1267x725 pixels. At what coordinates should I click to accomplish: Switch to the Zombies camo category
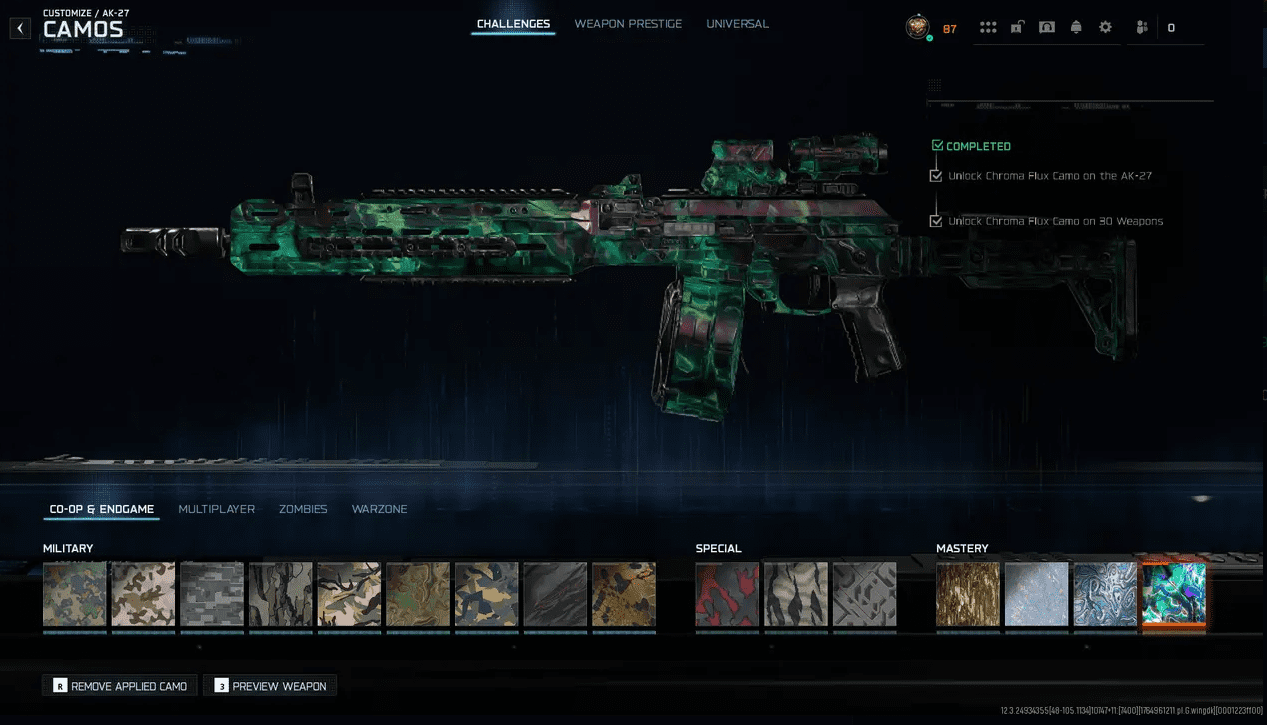[x=303, y=509]
